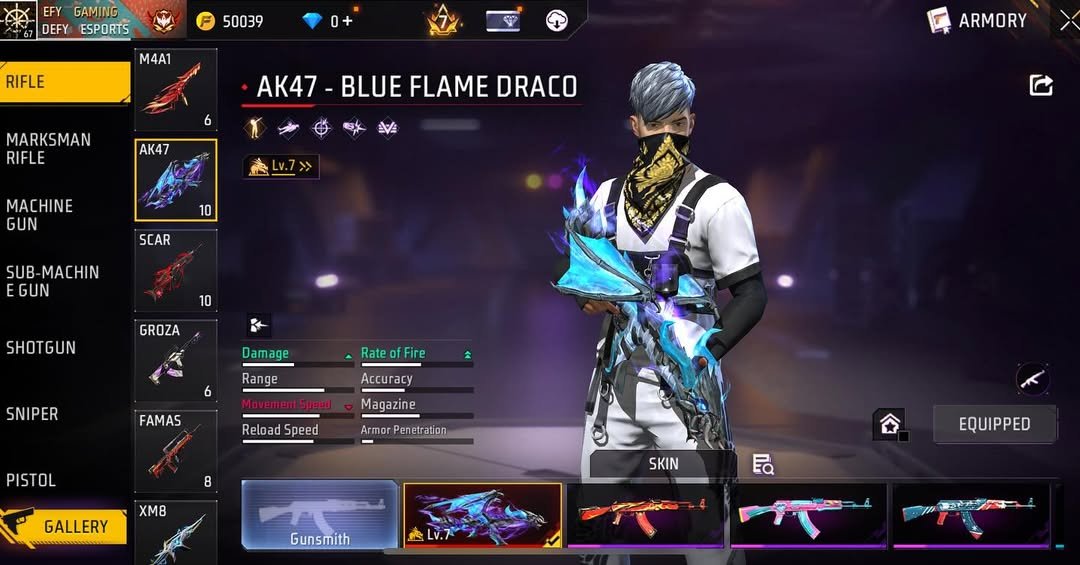Pick the FAMAS weapon tile
The height and width of the screenshot is (565, 1080).
(176, 450)
